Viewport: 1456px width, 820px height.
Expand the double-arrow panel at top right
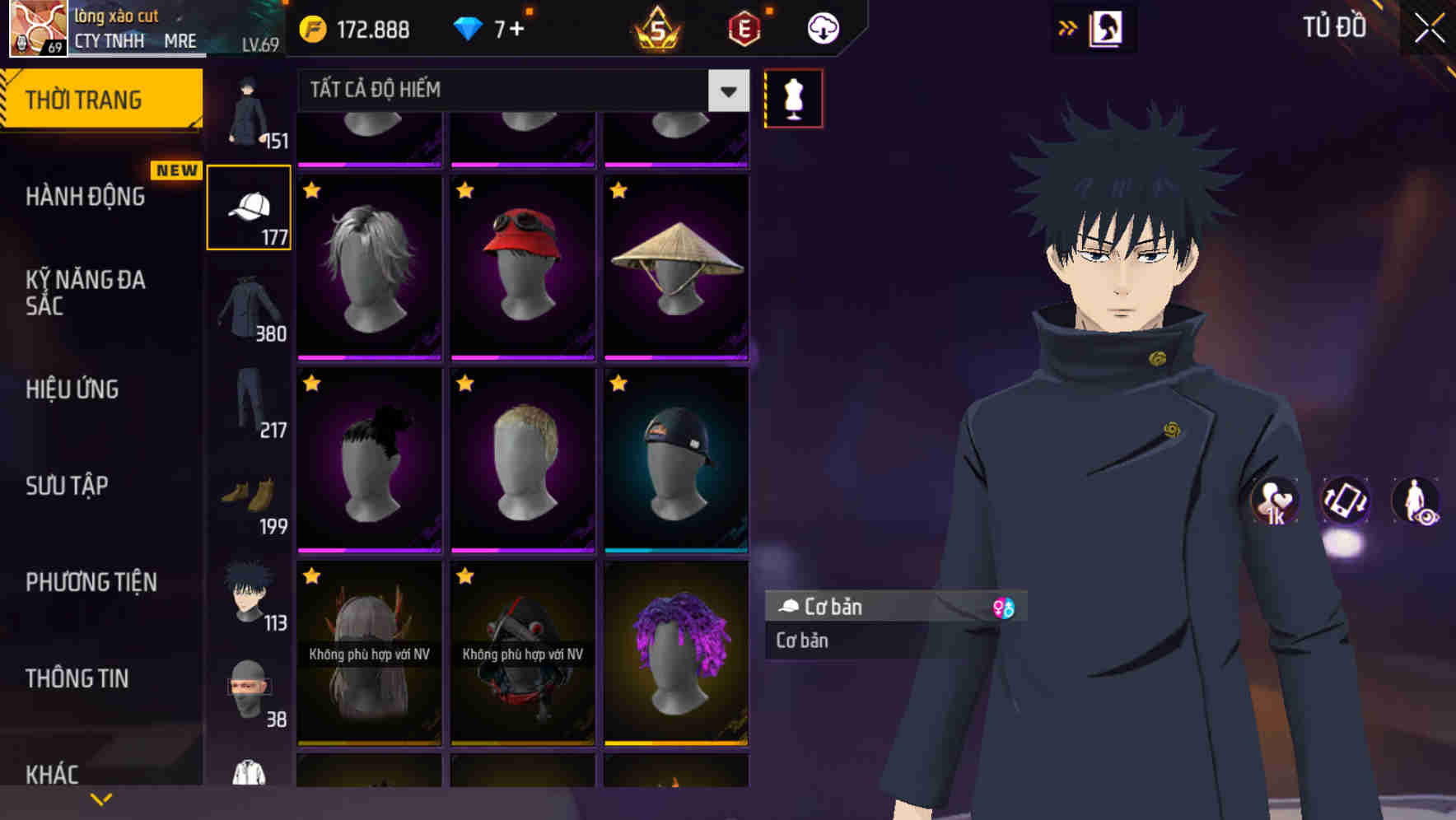pyautogui.click(x=1066, y=27)
